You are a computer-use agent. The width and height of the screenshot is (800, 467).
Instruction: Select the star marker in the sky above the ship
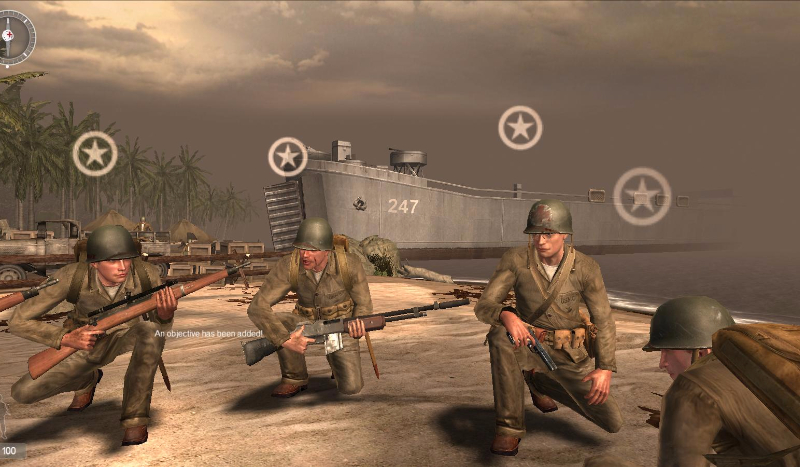point(520,128)
